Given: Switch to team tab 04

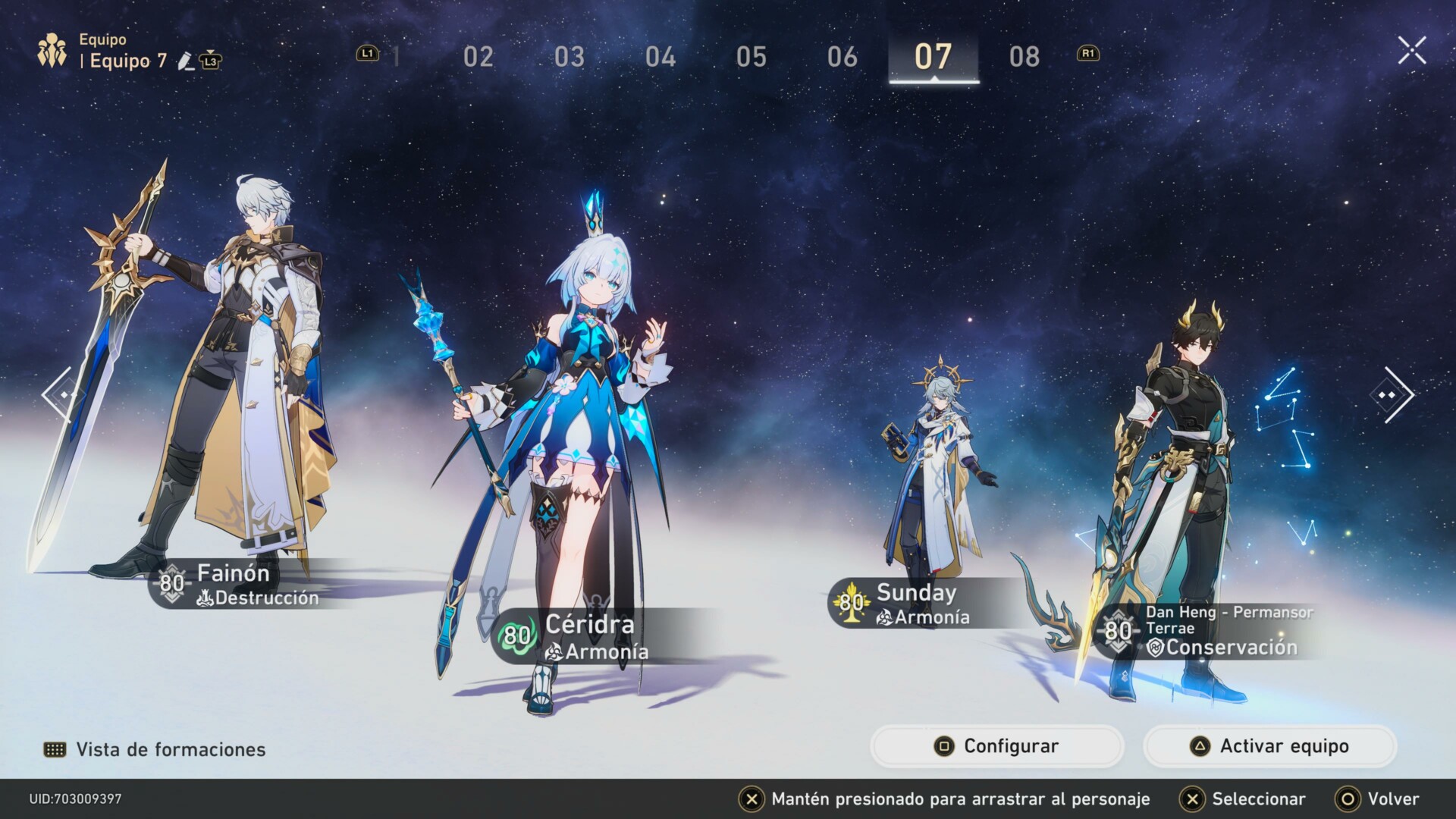Looking at the screenshot, I should pyautogui.click(x=660, y=57).
